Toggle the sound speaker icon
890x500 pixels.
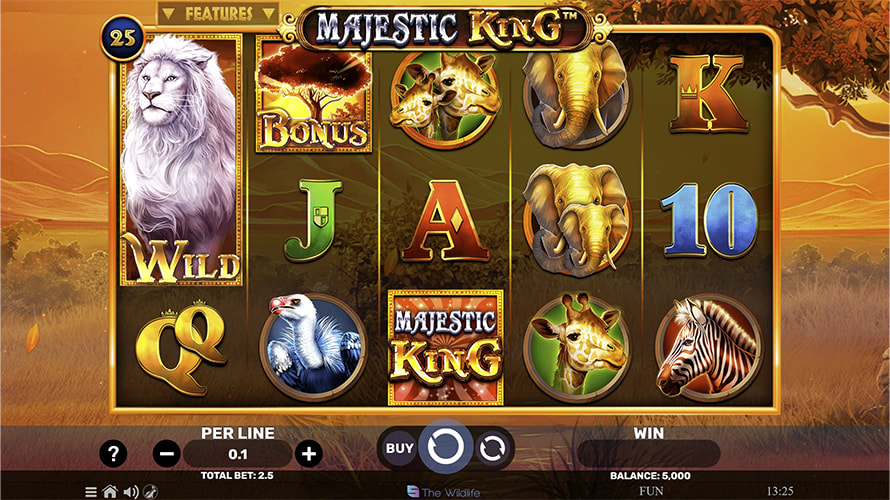coord(130,492)
